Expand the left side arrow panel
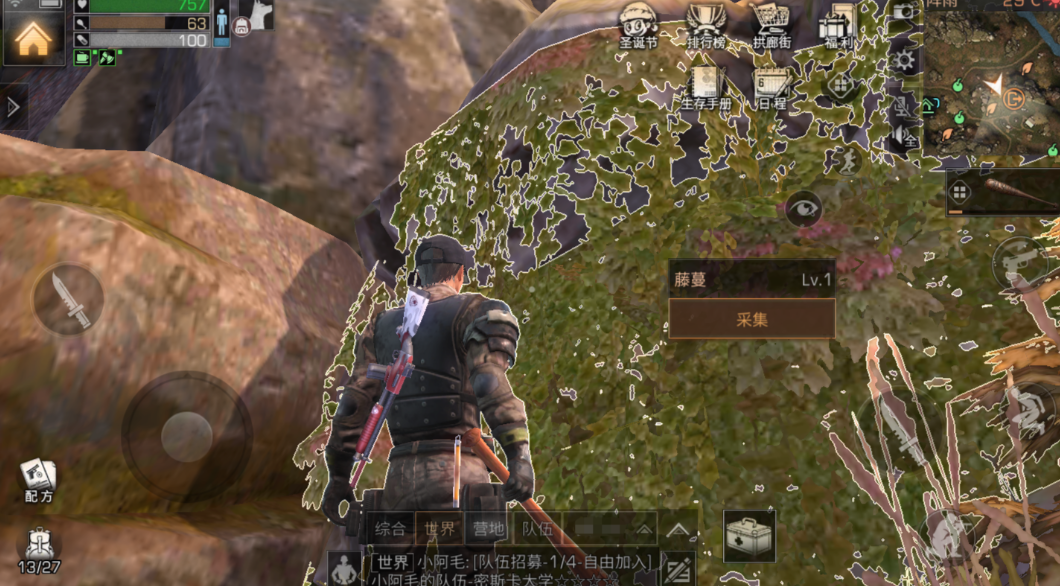Image resolution: width=1060 pixels, height=586 pixels. tap(13, 107)
